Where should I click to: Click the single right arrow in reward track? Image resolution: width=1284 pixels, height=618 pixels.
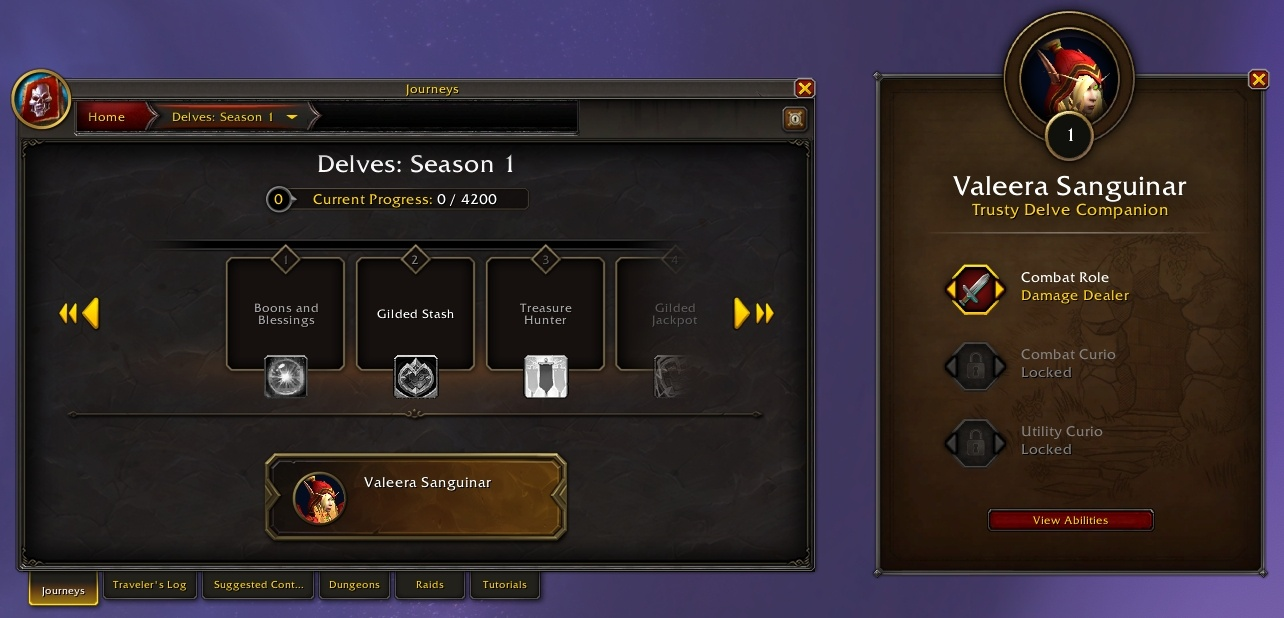point(742,314)
